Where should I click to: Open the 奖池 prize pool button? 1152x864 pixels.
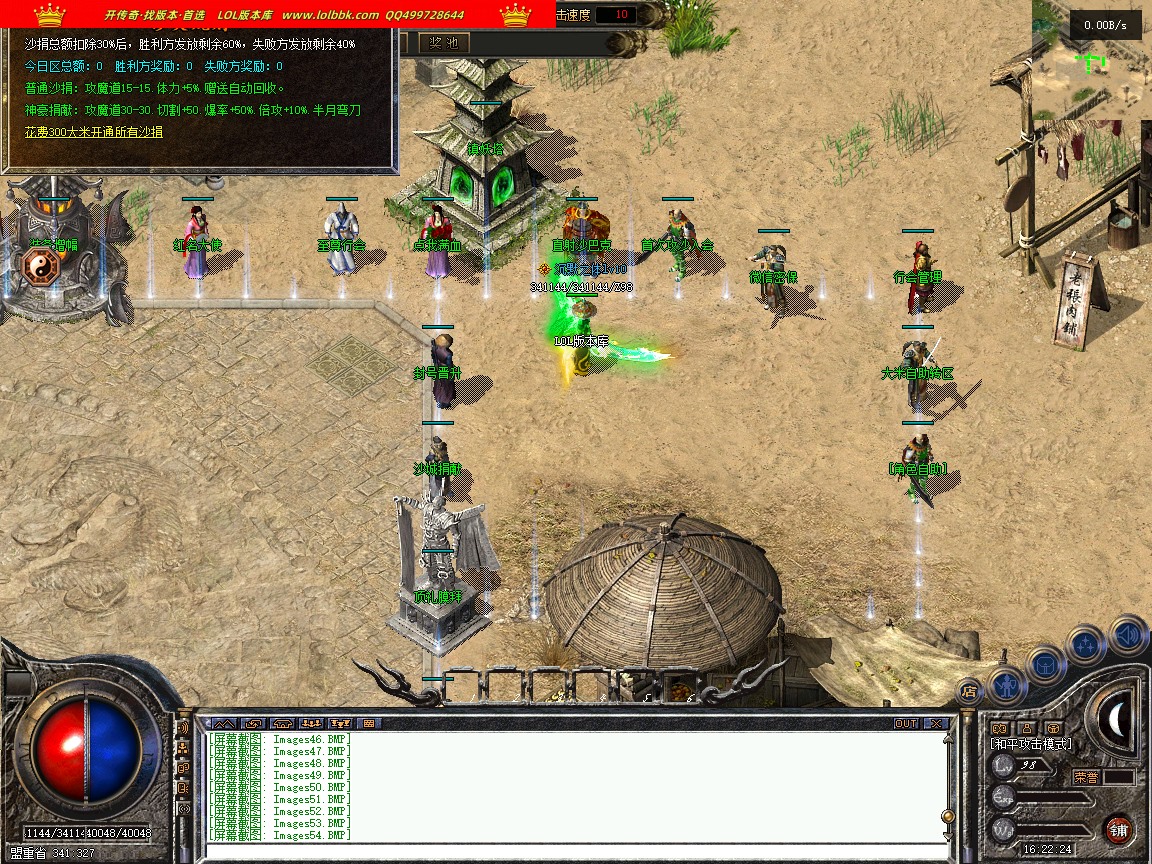click(442, 42)
